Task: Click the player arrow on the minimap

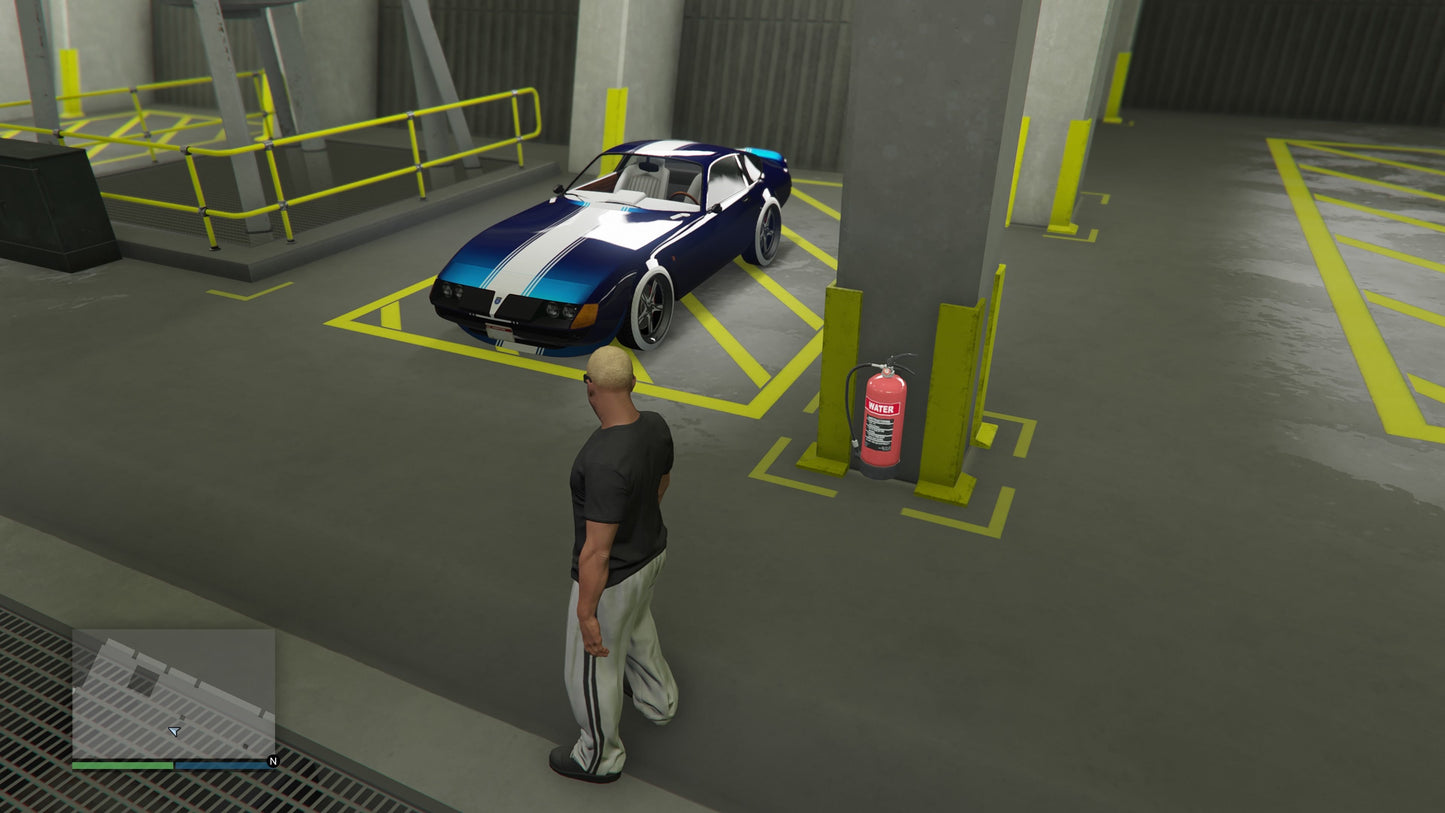Action: [175, 732]
